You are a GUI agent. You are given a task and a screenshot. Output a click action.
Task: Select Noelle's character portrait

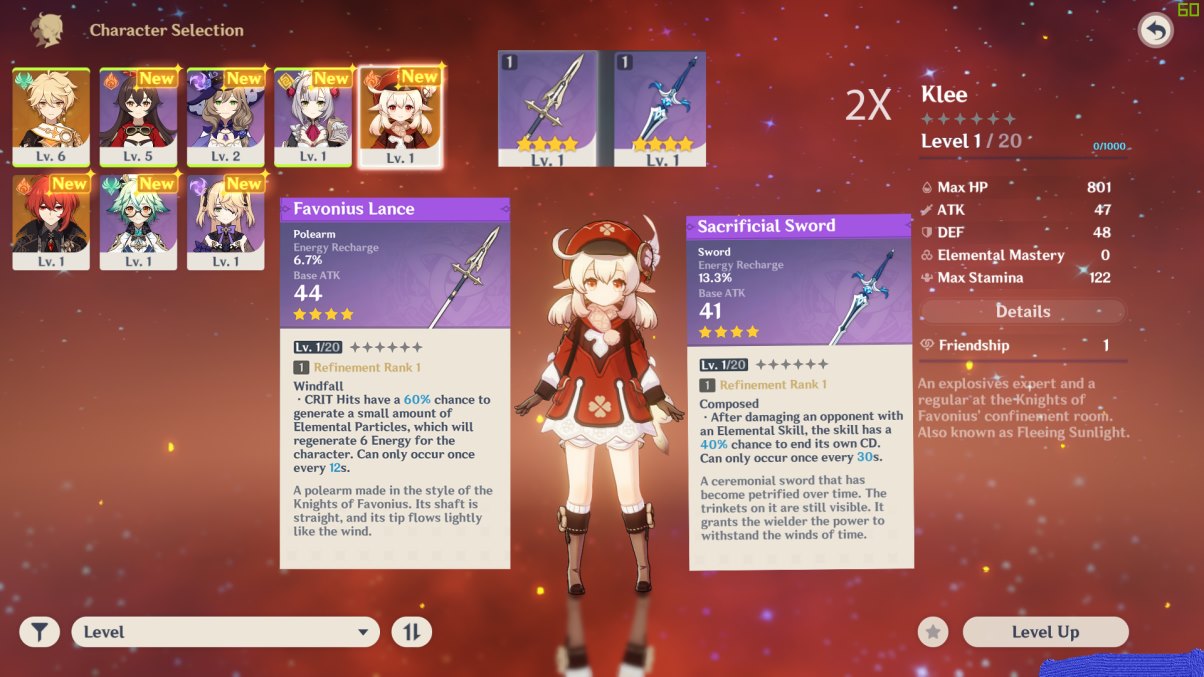(312, 115)
